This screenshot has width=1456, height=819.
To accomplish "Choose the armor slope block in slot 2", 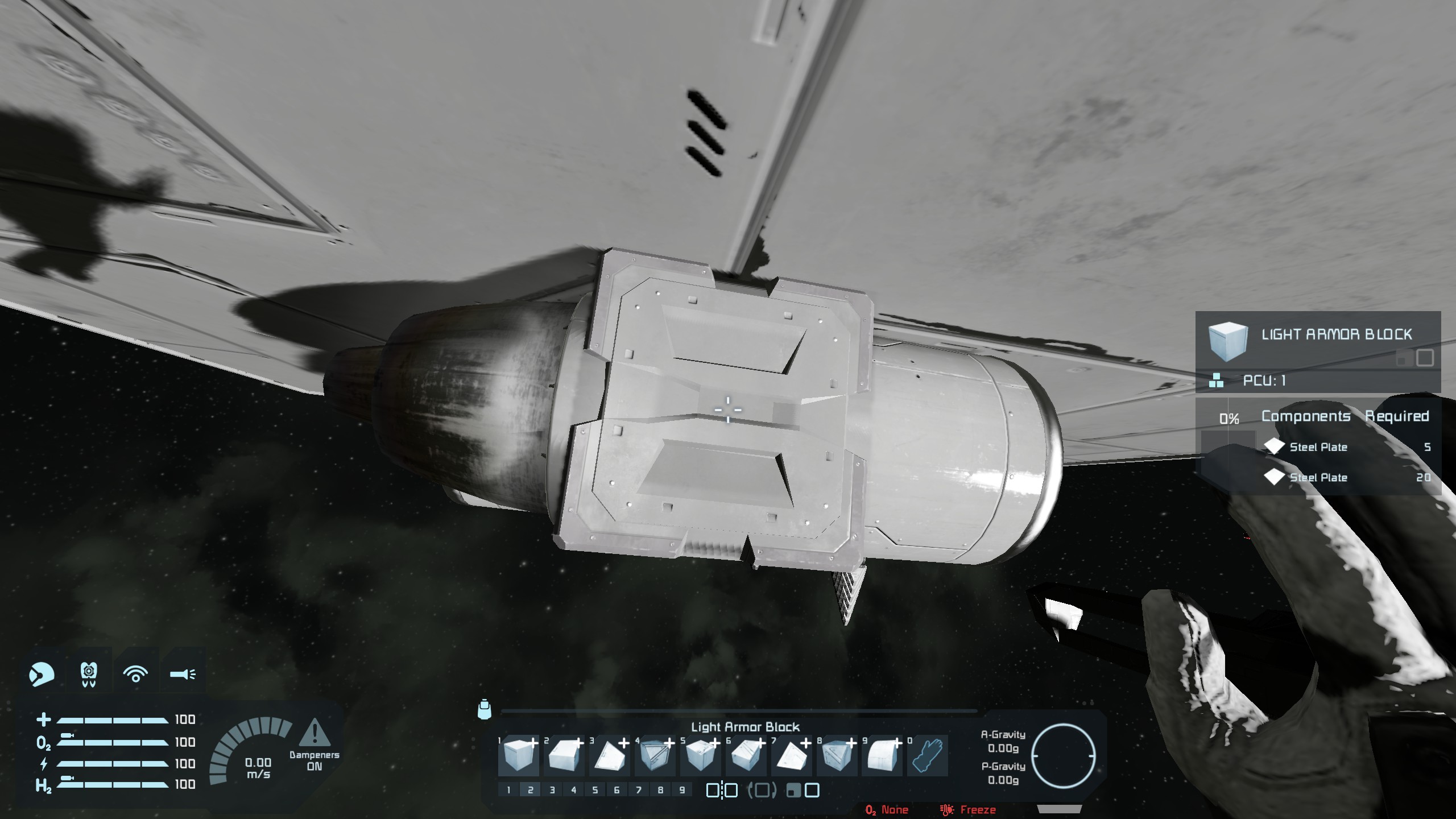I will (x=563, y=756).
